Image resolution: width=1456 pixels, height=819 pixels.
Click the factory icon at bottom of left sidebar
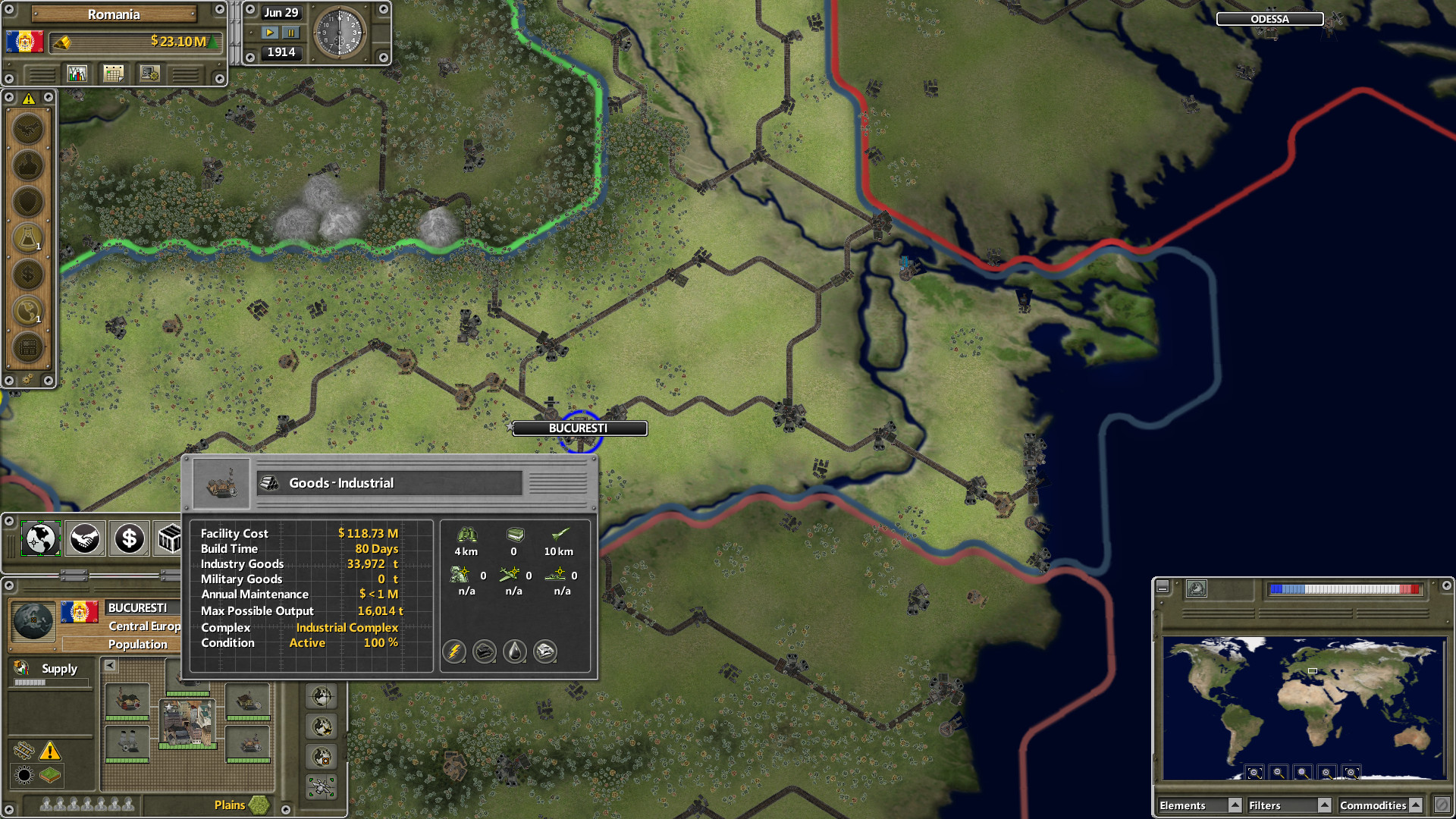tap(29, 347)
